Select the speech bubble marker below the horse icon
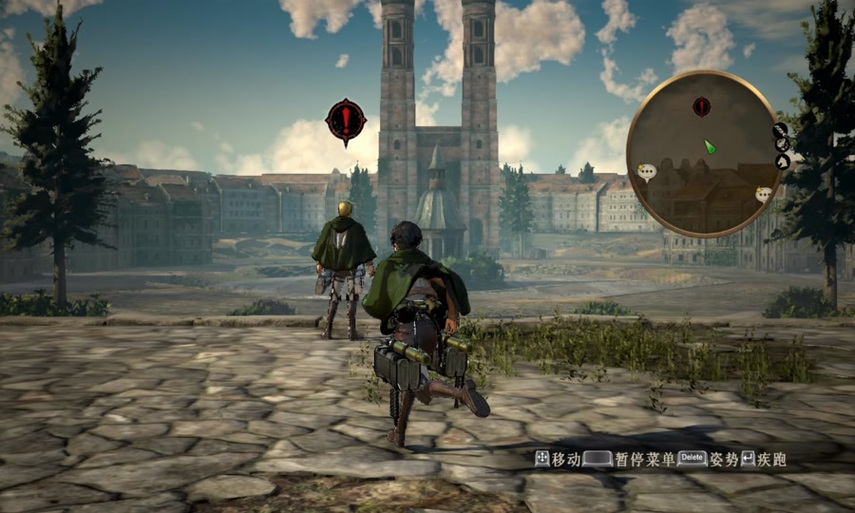This screenshot has width=855, height=513. pyautogui.click(x=764, y=194)
